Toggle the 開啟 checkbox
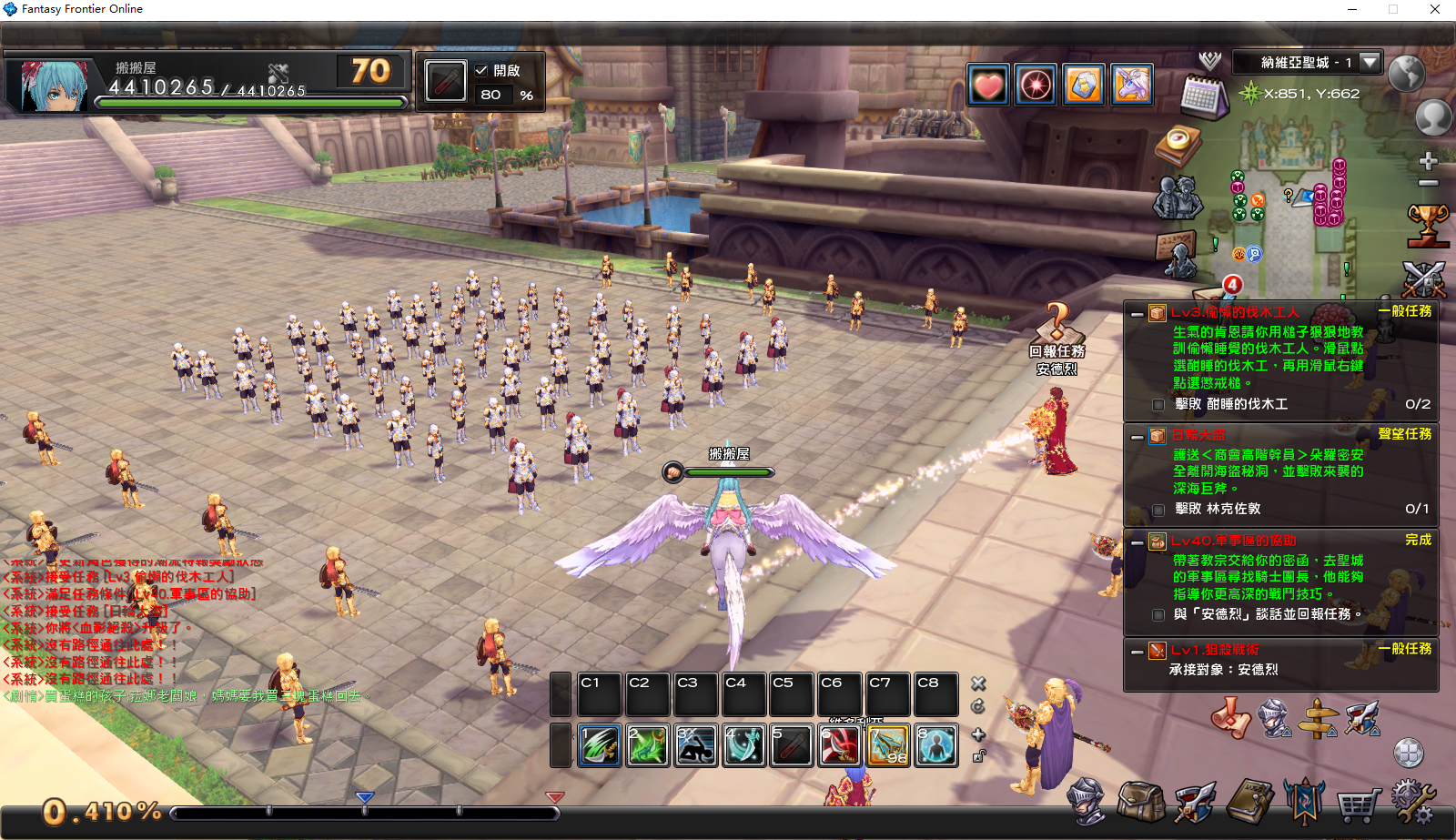The width and height of the screenshot is (1456, 840). click(x=481, y=70)
